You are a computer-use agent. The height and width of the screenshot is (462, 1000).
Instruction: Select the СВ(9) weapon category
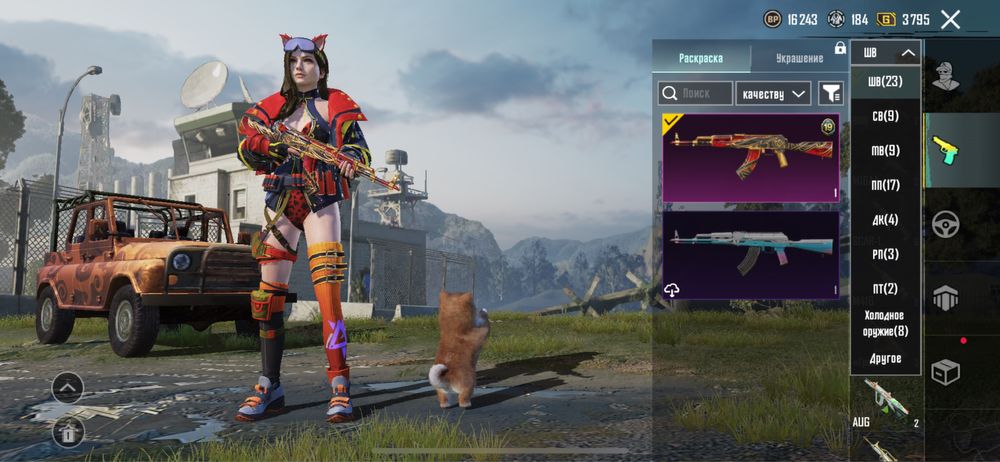[885, 116]
